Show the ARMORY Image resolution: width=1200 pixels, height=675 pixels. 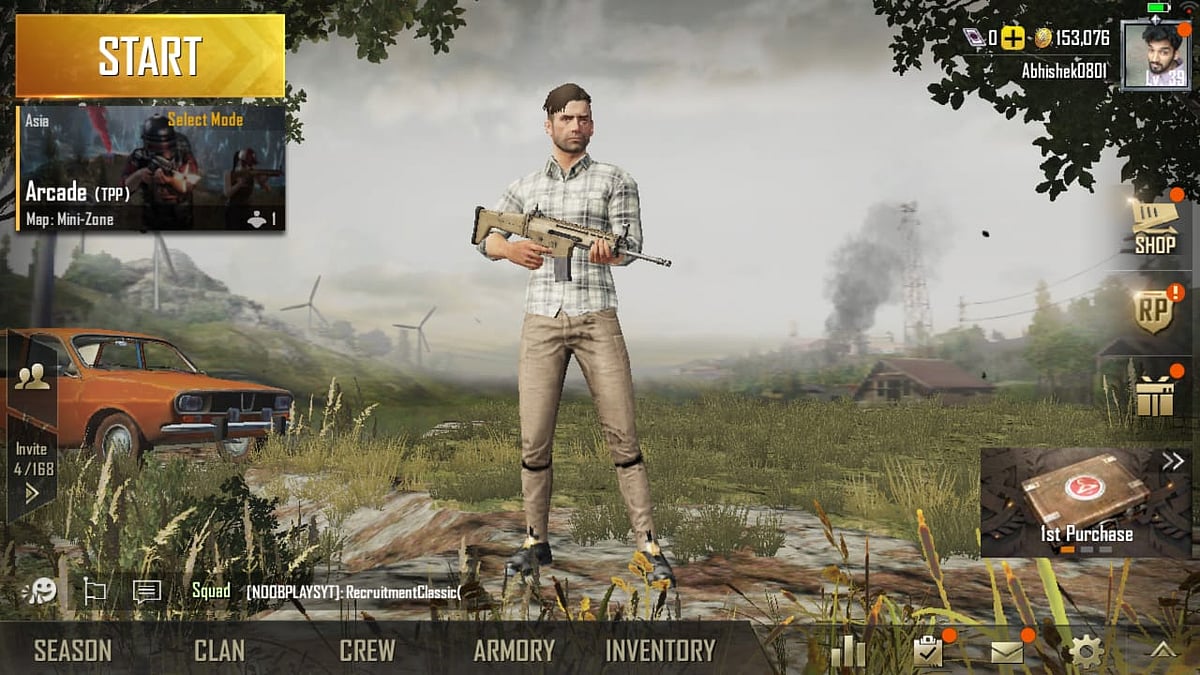(x=514, y=651)
